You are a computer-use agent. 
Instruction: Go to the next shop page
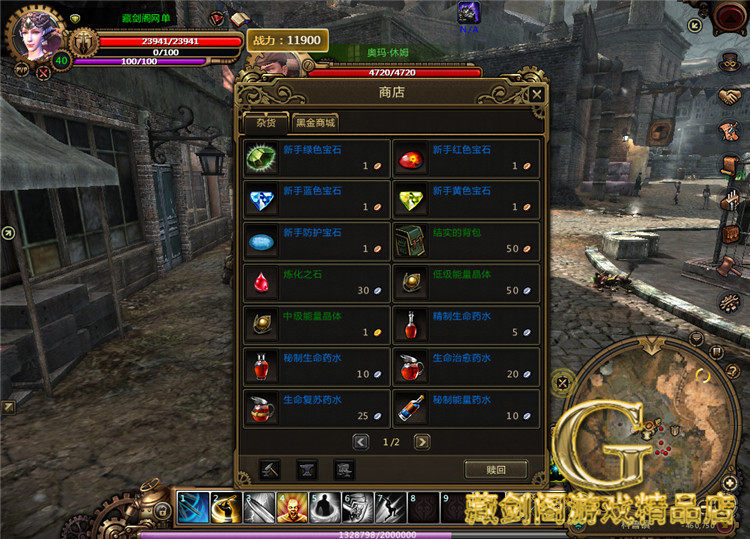423,441
